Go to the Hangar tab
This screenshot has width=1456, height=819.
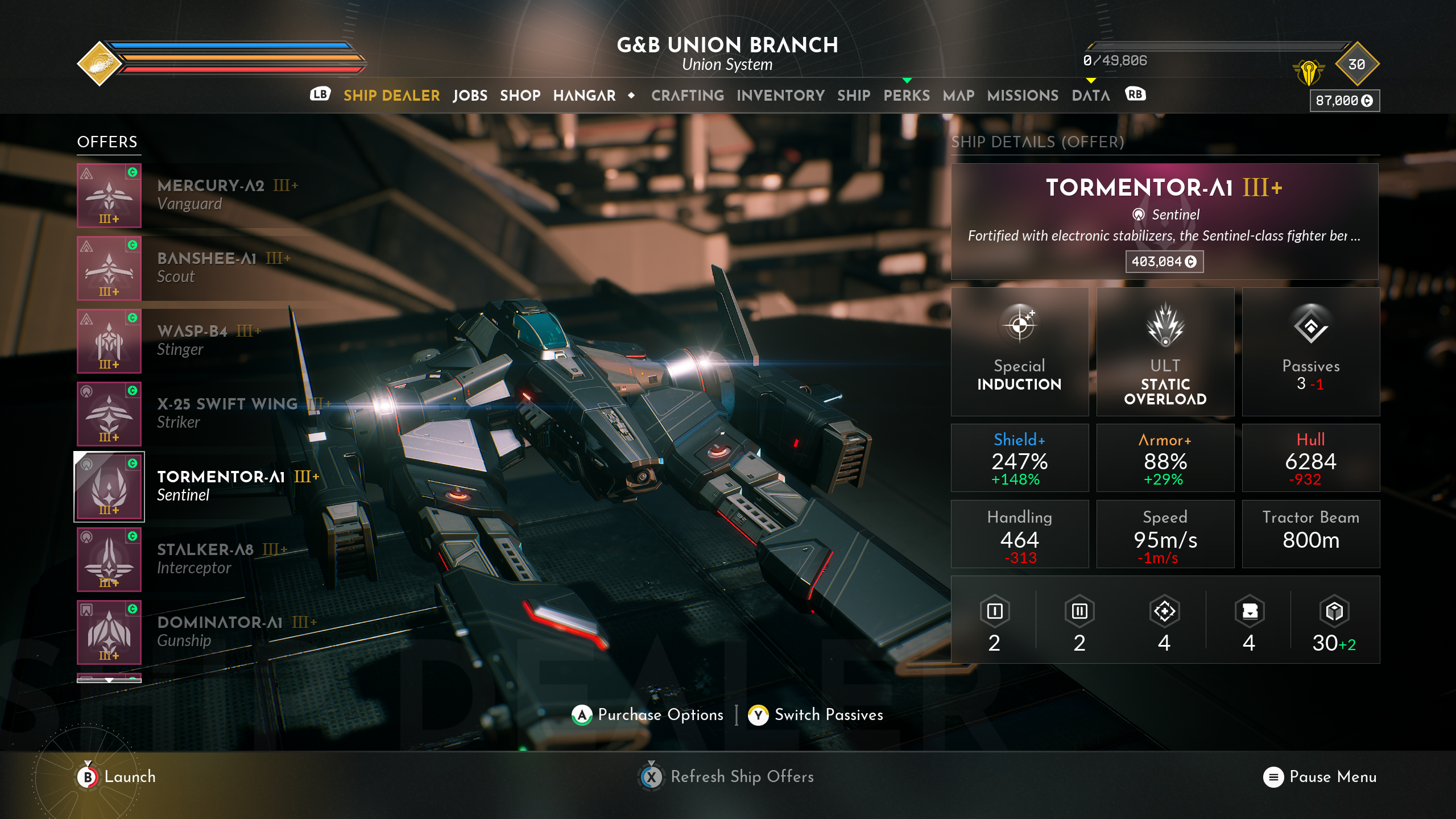(x=584, y=96)
